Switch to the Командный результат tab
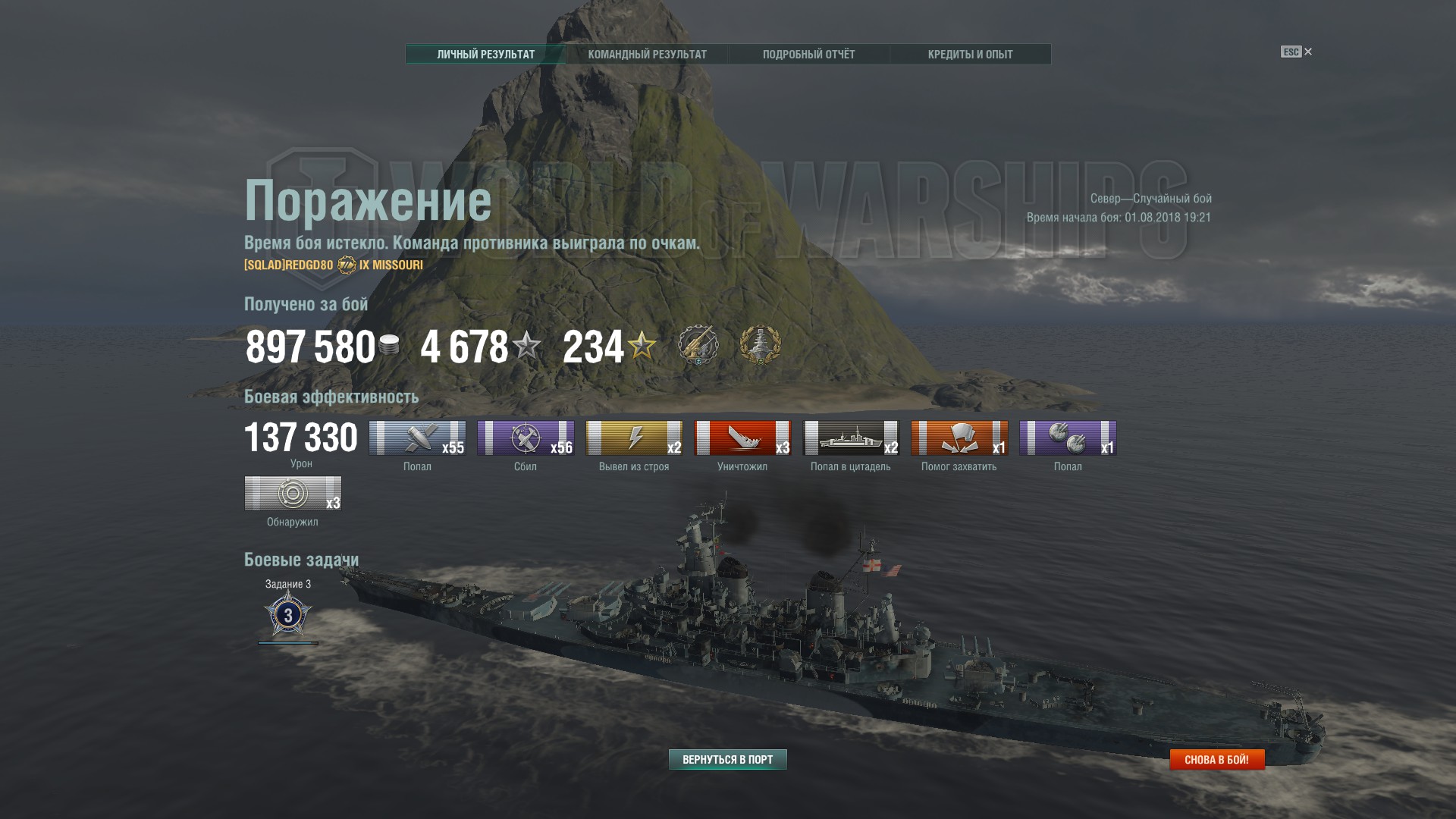1456x819 pixels. pyautogui.click(x=647, y=55)
